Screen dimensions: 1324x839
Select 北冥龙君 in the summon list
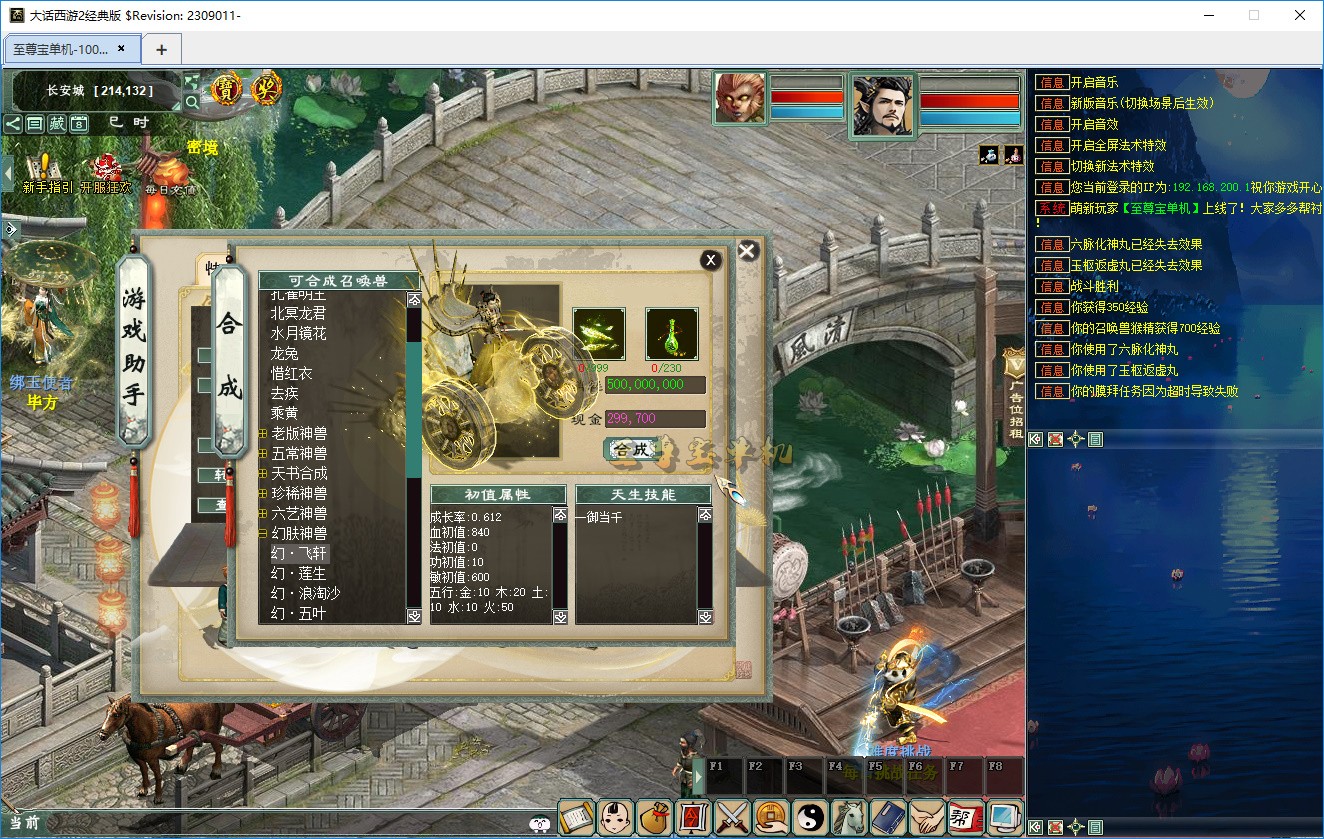(x=299, y=313)
